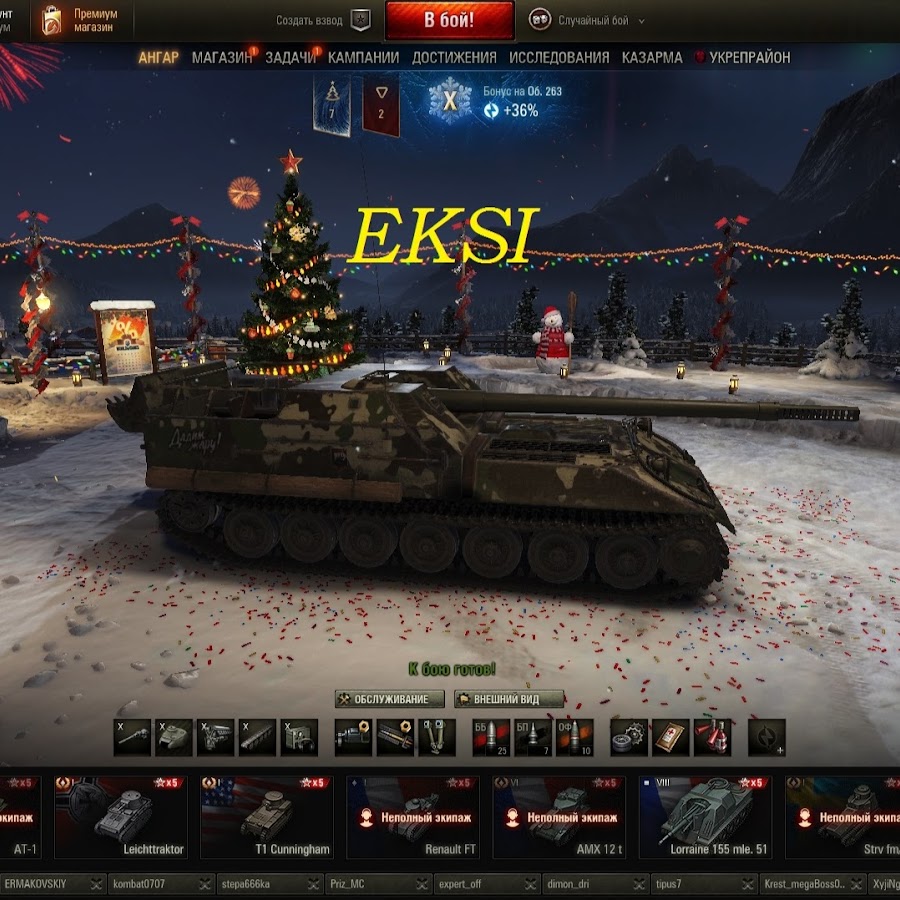The width and height of the screenshot is (900, 900).
Task: Select the Lorraine 155 mle. 51 tank
Action: click(705, 816)
